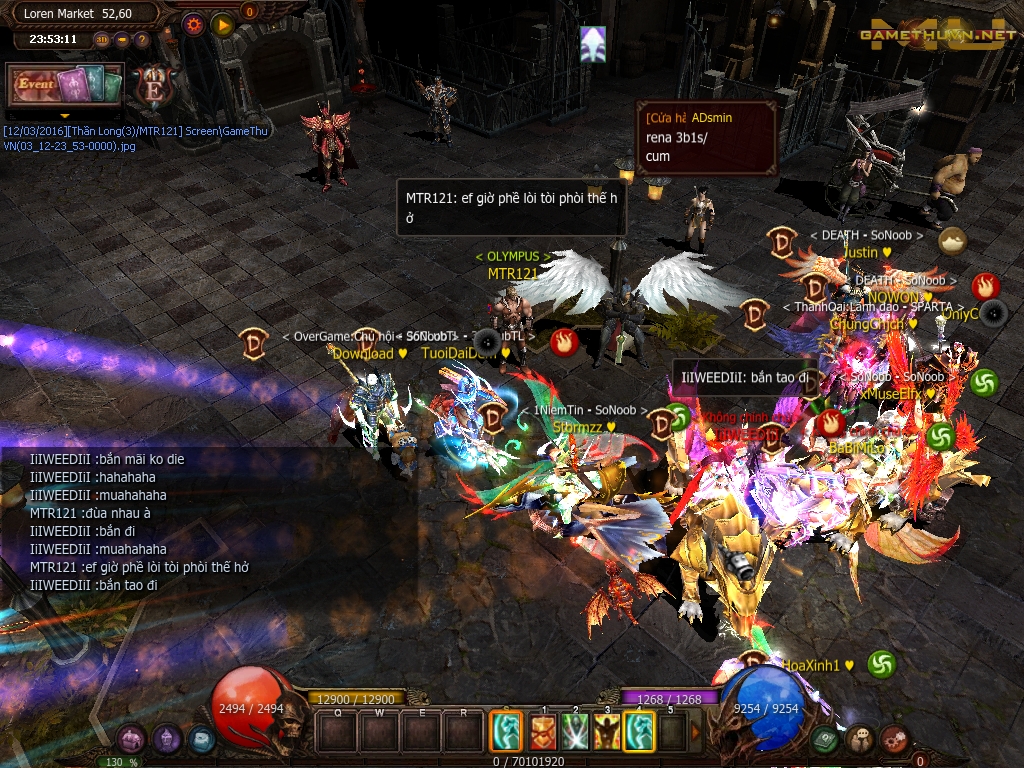Click the shield emblem with letter E
The width and height of the screenshot is (1024, 768).
[155, 82]
